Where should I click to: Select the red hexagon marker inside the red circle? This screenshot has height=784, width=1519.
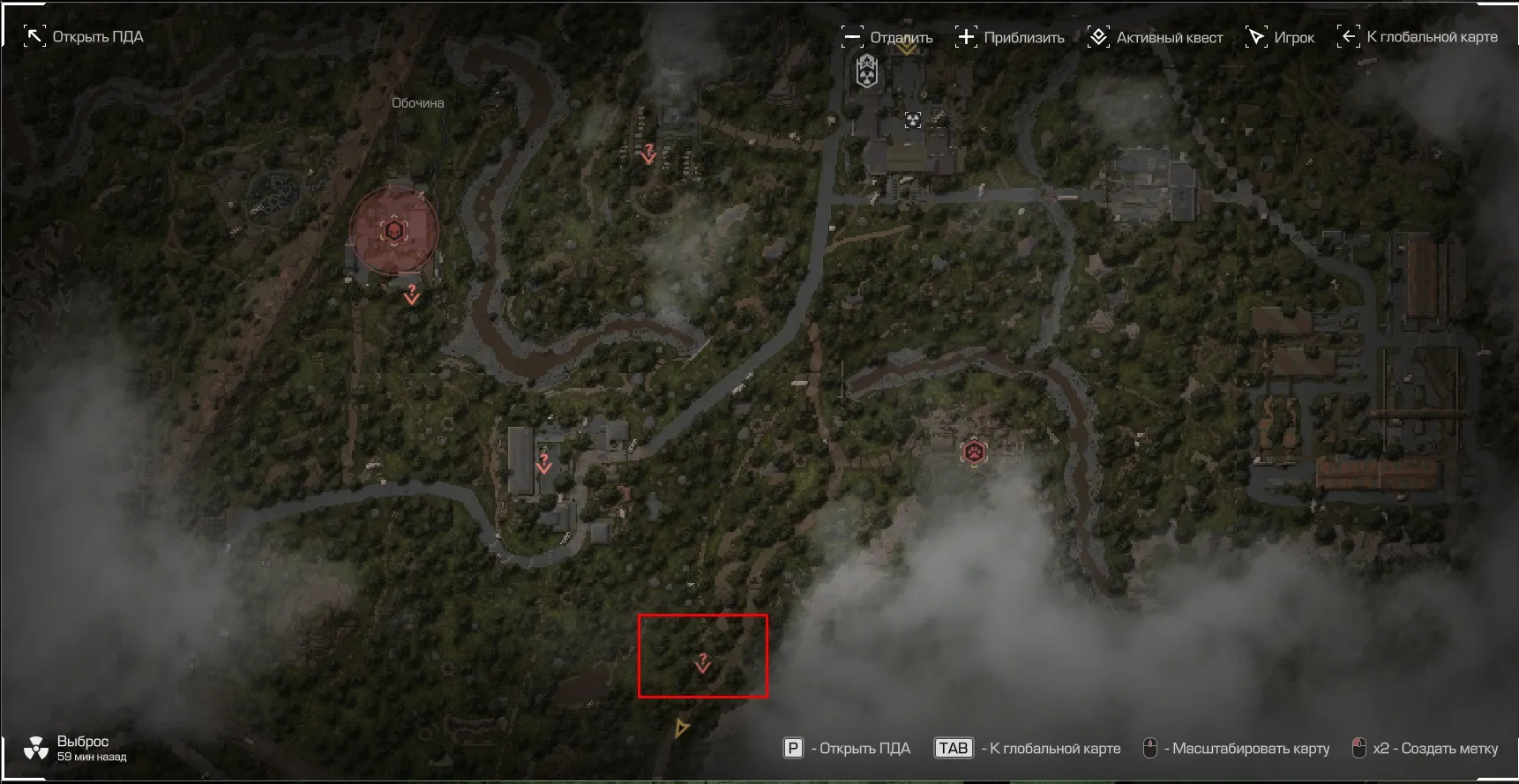coord(393,231)
